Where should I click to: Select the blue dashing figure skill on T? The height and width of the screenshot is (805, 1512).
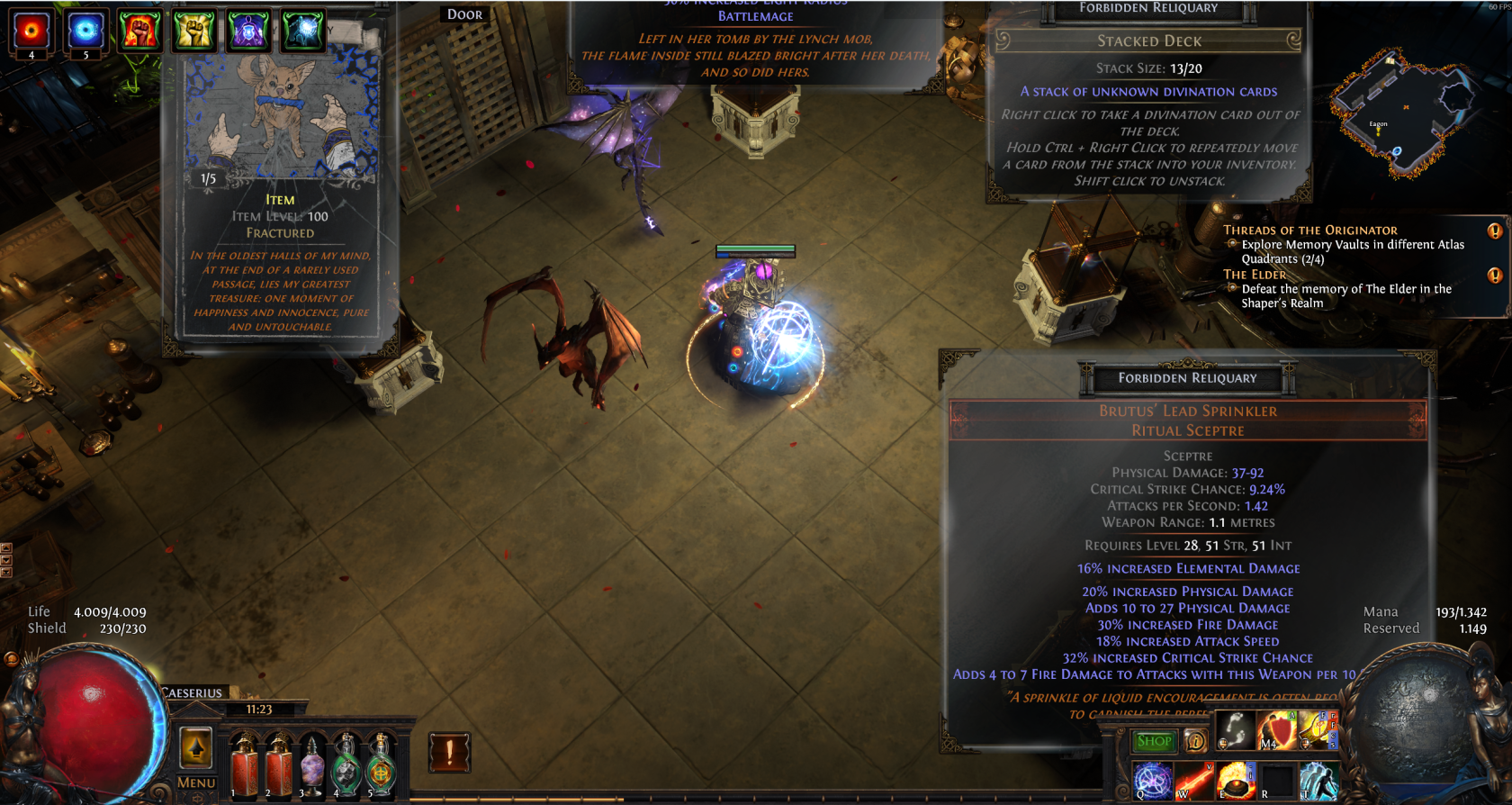pos(1318,781)
